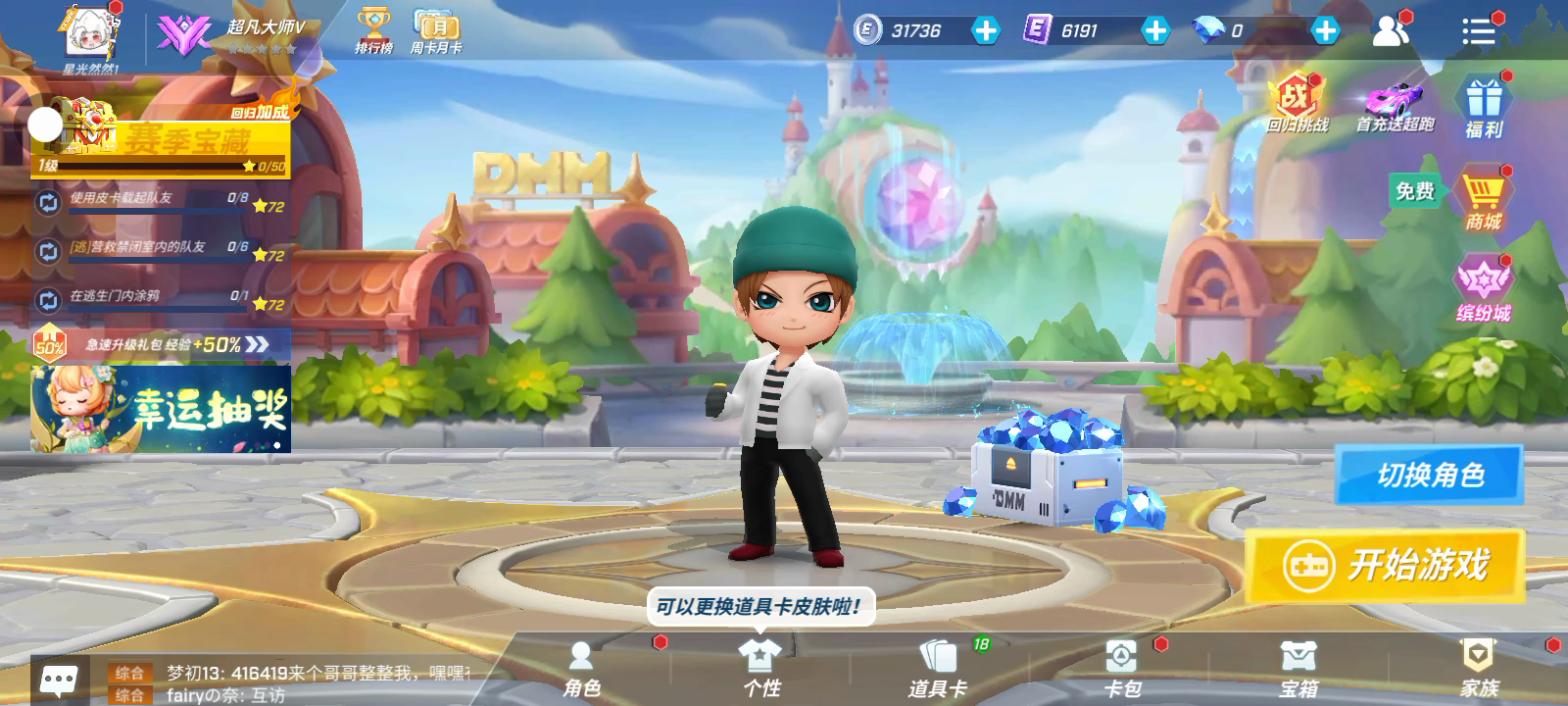Open the 排行榜 leaderboard trophy
Screen dimensions: 1568x706
pyautogui.click(x=373, y=30)
